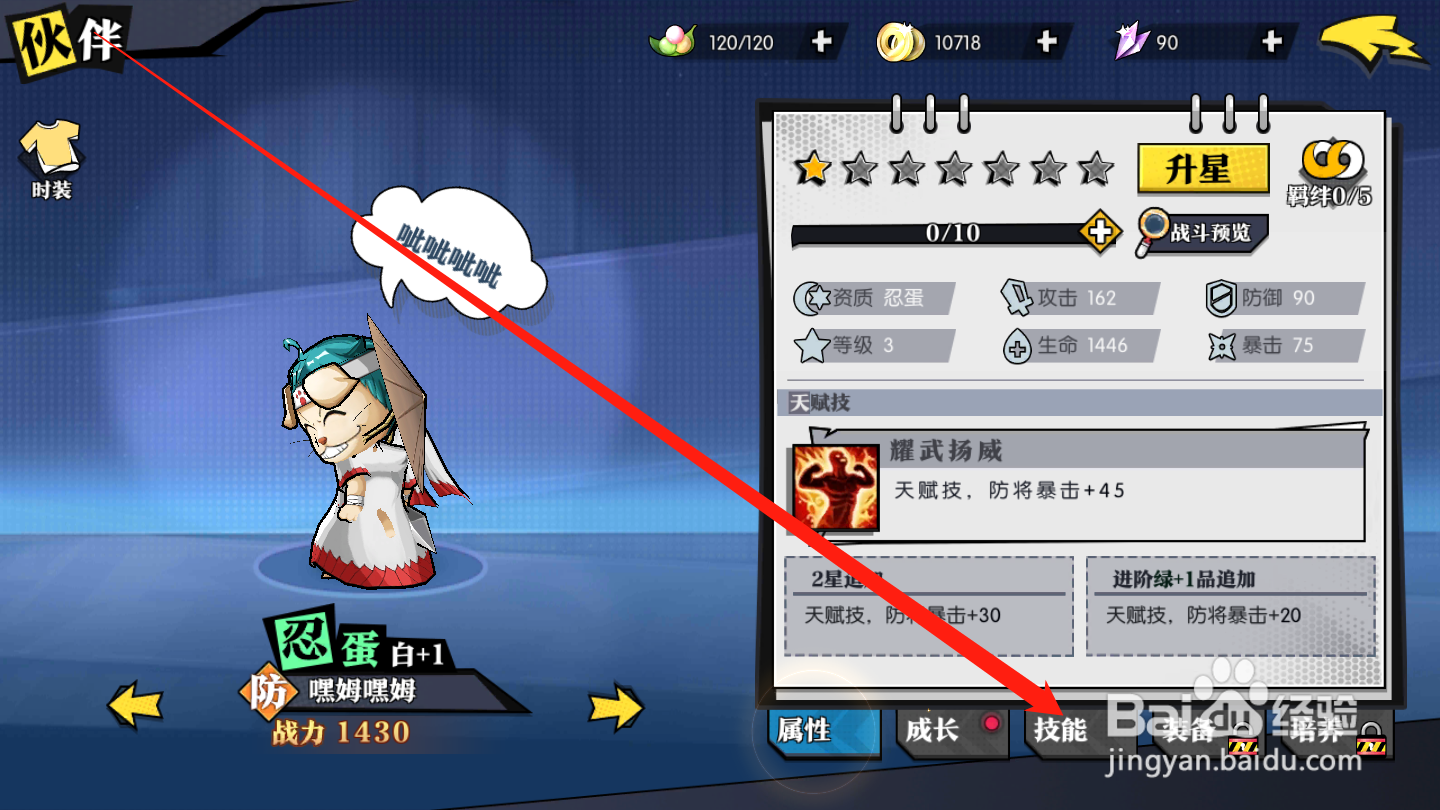Screen dimensions: 1440x810
Task: Click the gold coin currency icon
Action: point(902,41)
